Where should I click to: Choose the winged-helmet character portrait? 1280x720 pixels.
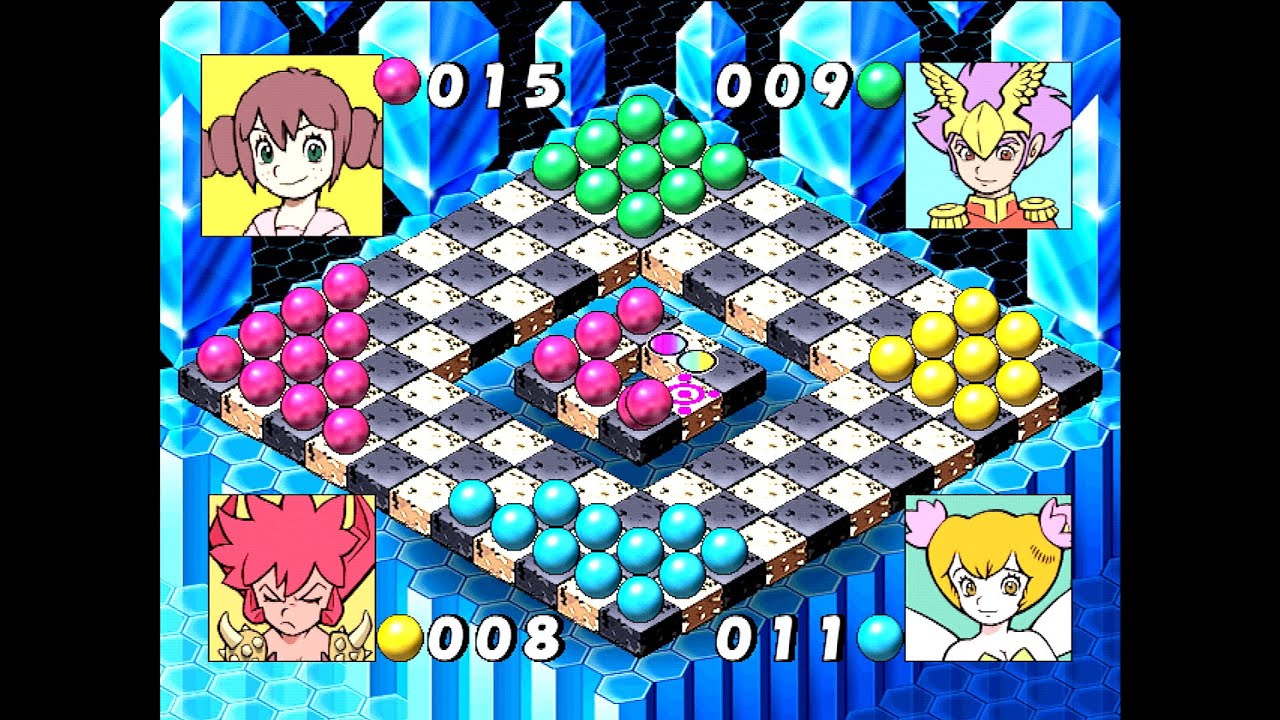pos(988,146)
